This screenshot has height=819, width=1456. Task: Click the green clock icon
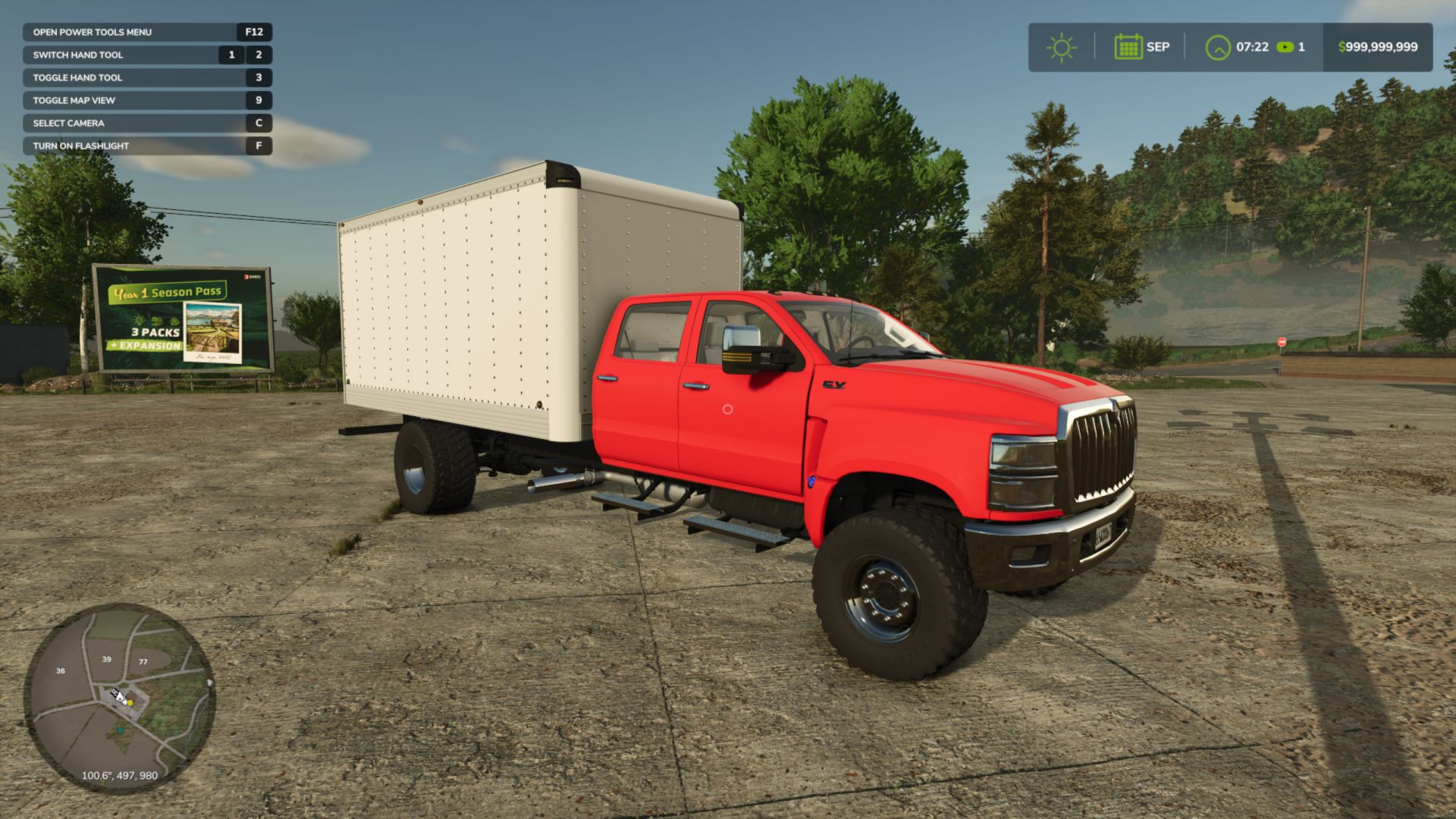point(1218,47)
